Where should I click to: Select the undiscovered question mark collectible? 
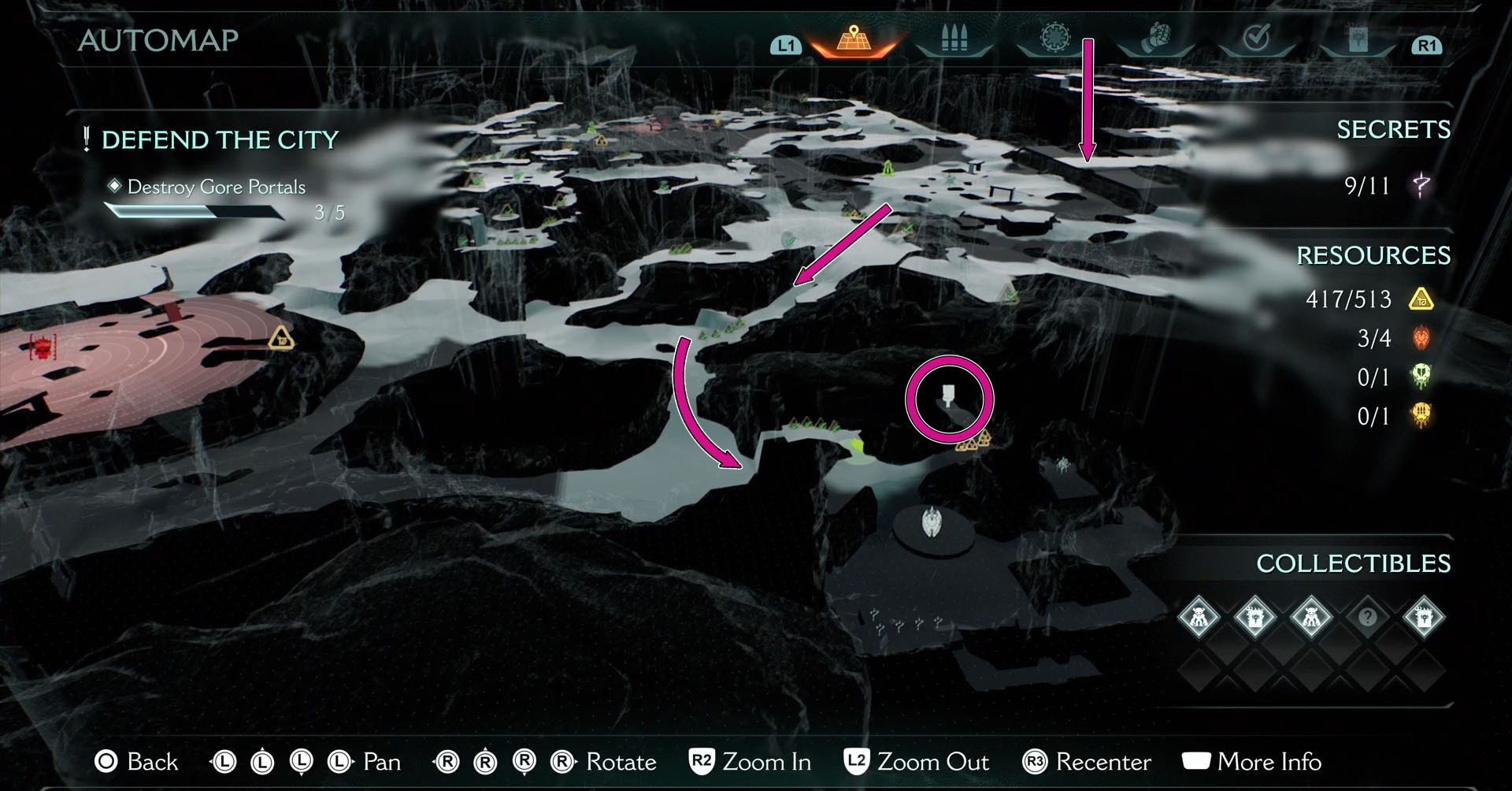pos(1367,617)
